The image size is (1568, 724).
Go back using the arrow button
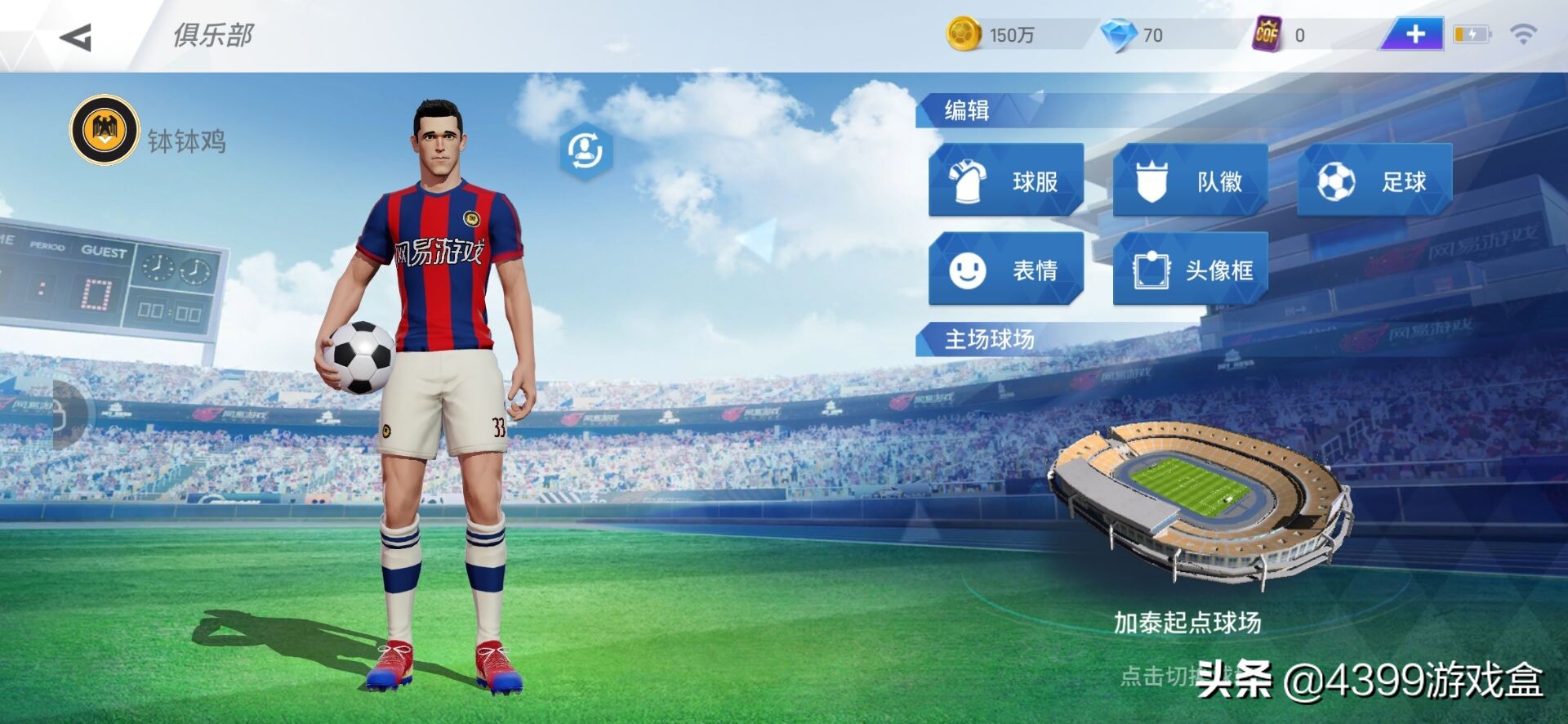(76, 37)
